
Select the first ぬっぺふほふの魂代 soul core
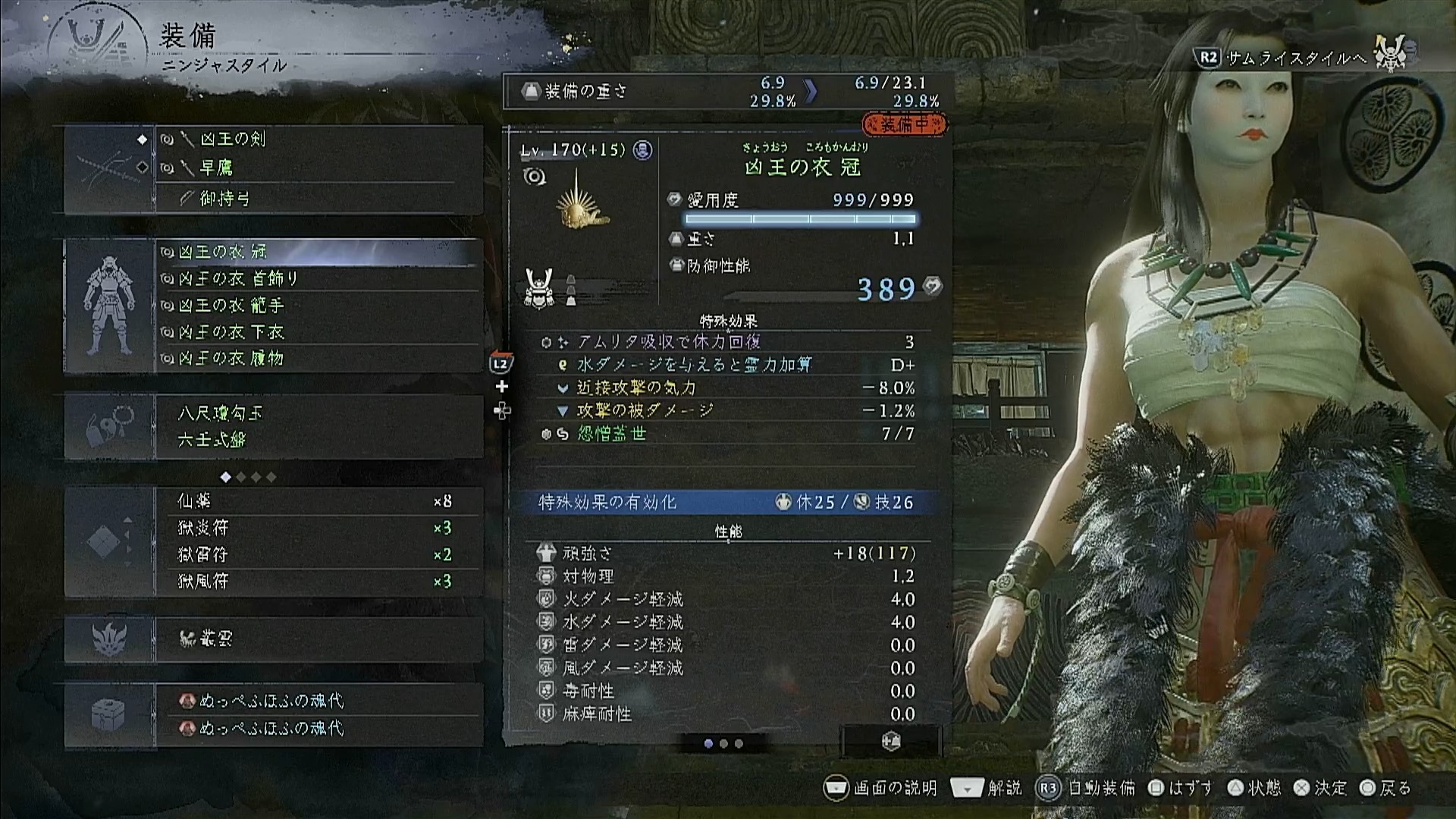(x=318, y=701)
